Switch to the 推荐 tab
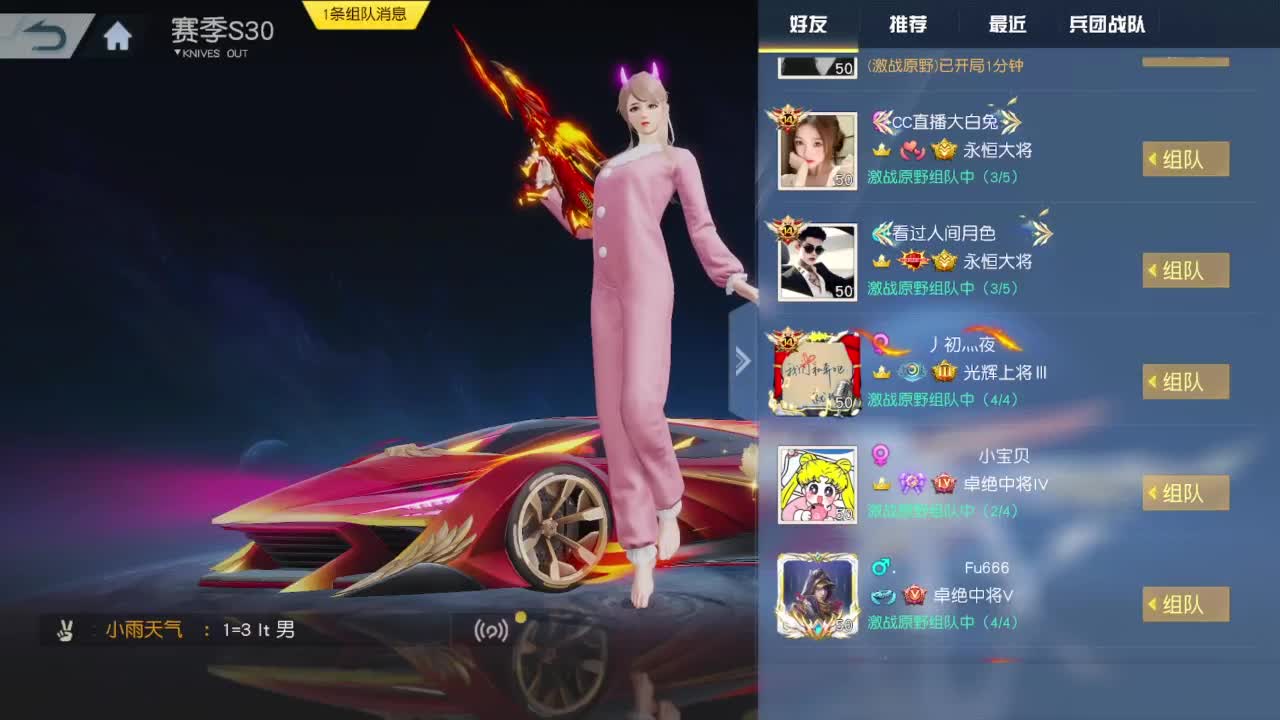 click(x=908, y=24)
